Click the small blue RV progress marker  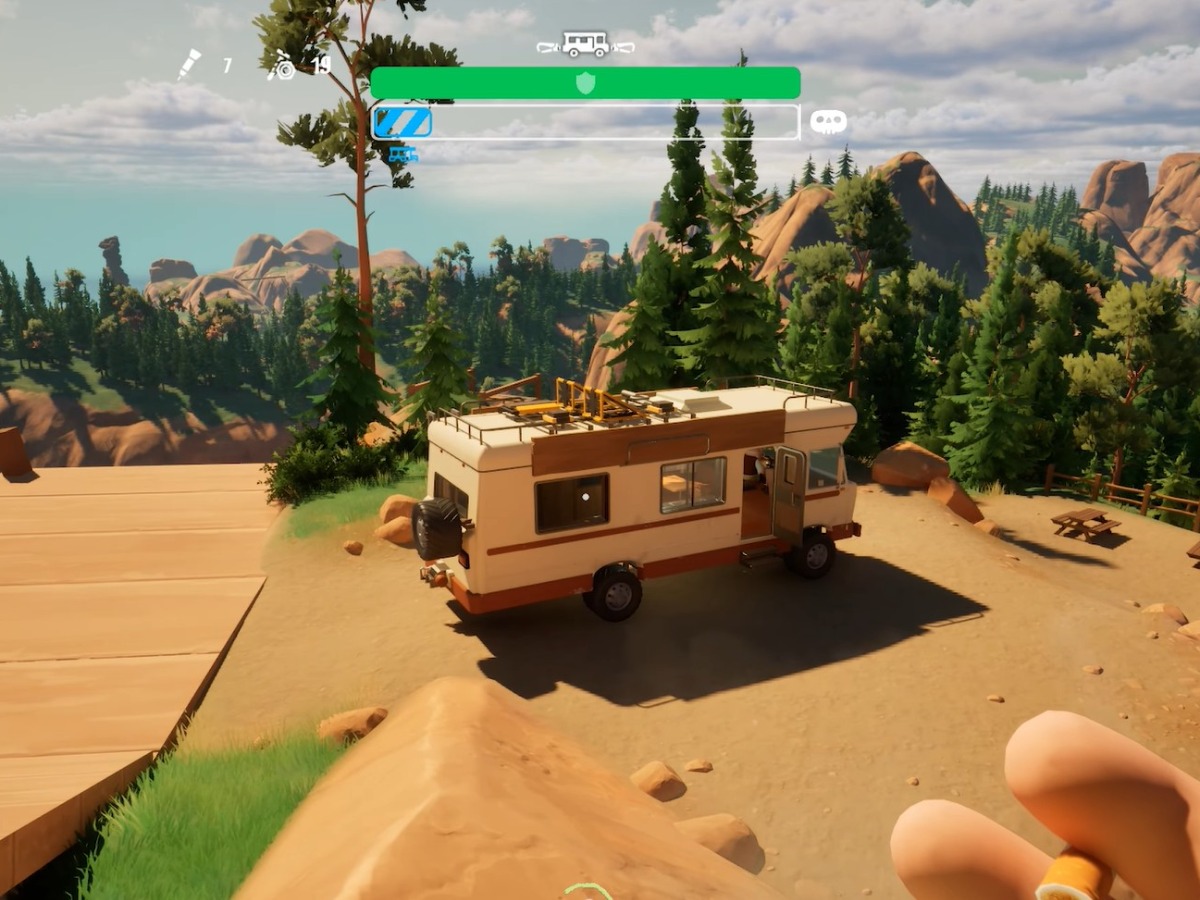[x=403, y=154]
